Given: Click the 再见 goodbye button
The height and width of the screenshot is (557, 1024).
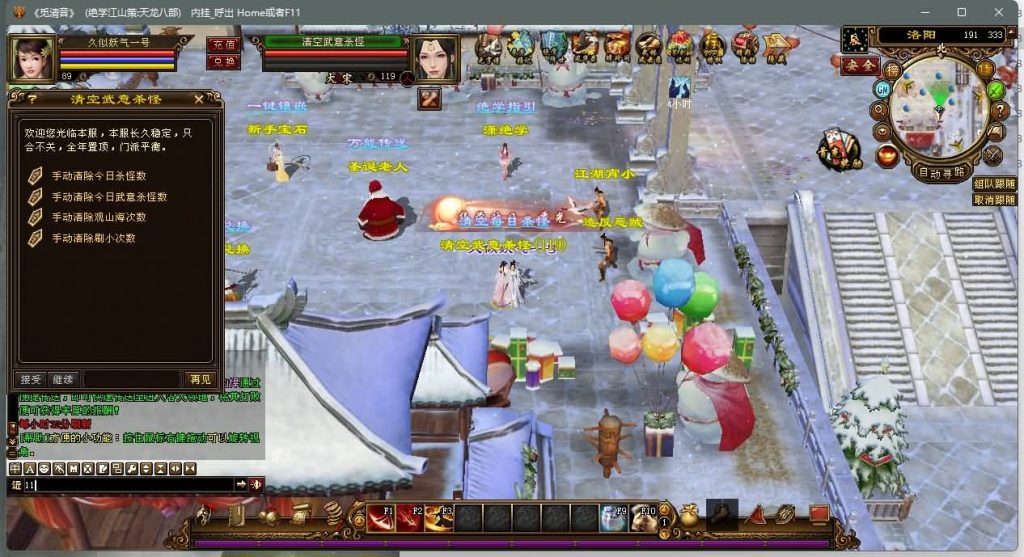Looking at the screenshot, I should [199, 379].
